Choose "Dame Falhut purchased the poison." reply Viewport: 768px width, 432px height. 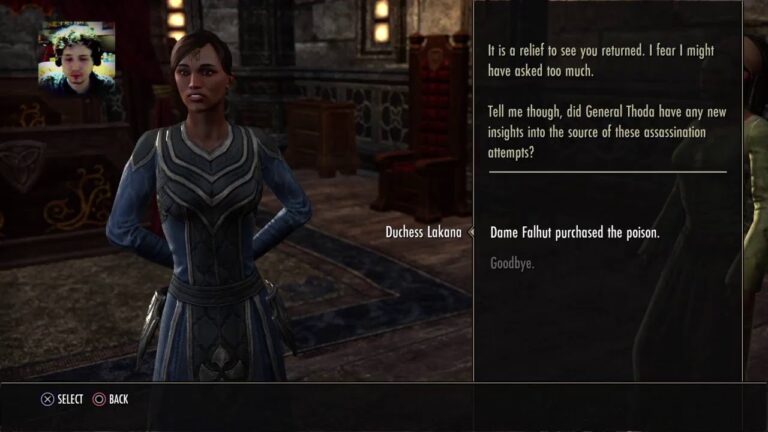(x=574, y=233)
